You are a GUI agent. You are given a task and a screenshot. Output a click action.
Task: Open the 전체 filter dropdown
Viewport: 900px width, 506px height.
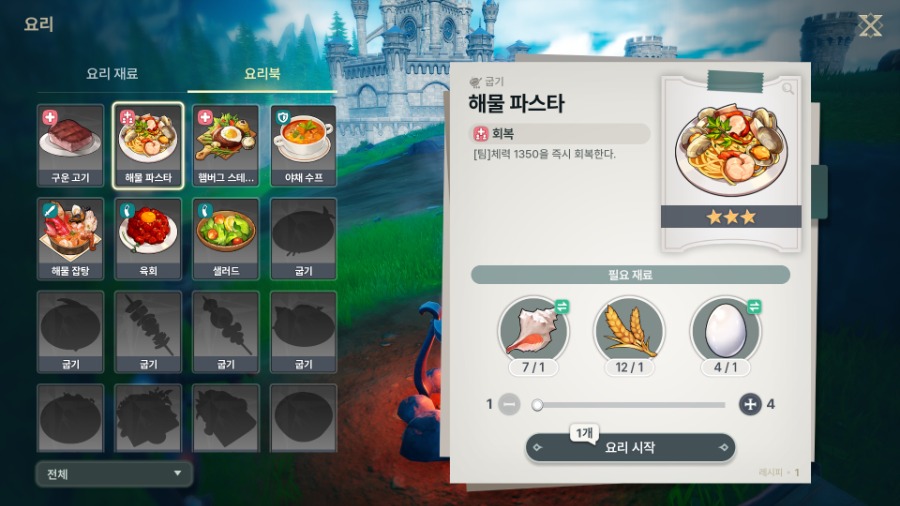113,473
